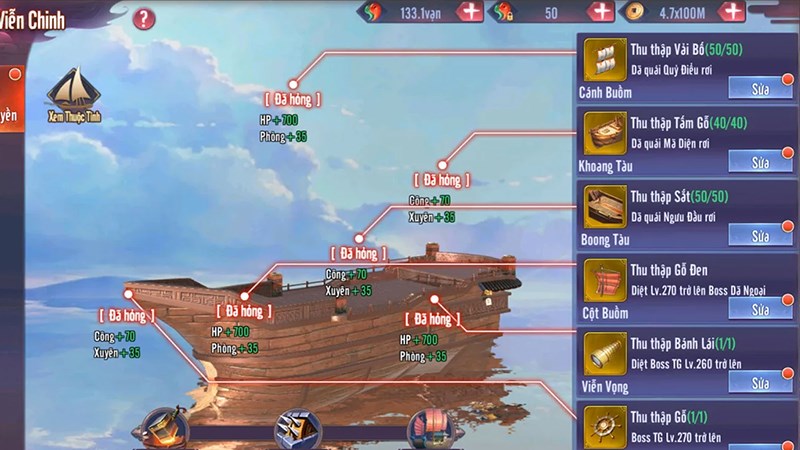Choose the Boong Tàu deck icon

(x=603, y=206)
